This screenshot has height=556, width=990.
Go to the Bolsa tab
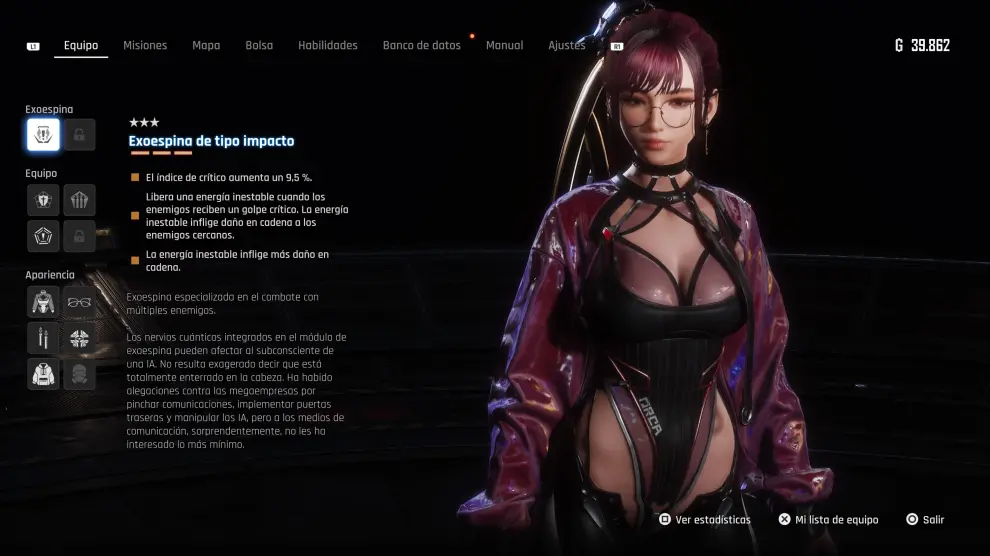click(259, 46)
